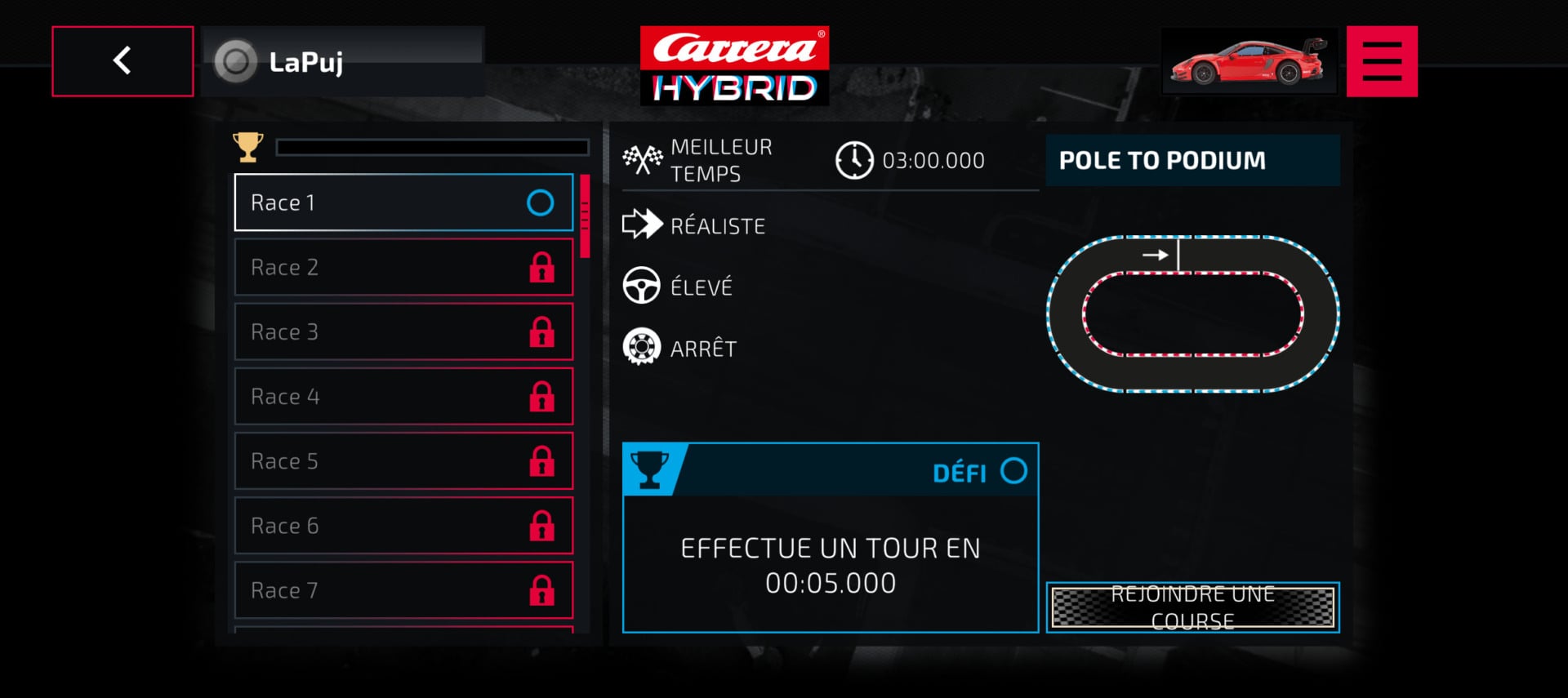Go back with the arrow button
This screenshot has height=698, width=1568.
122,61
